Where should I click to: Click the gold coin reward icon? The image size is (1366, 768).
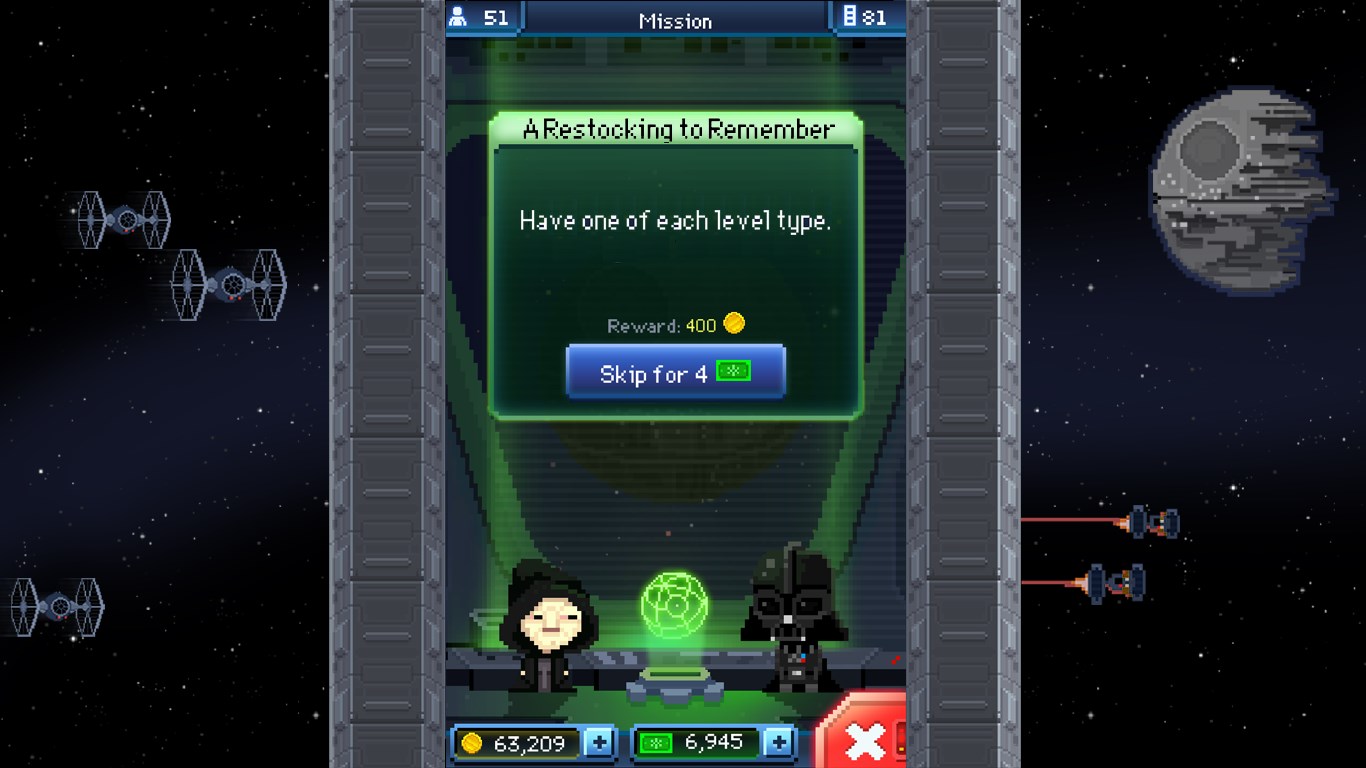coord(734,325)
